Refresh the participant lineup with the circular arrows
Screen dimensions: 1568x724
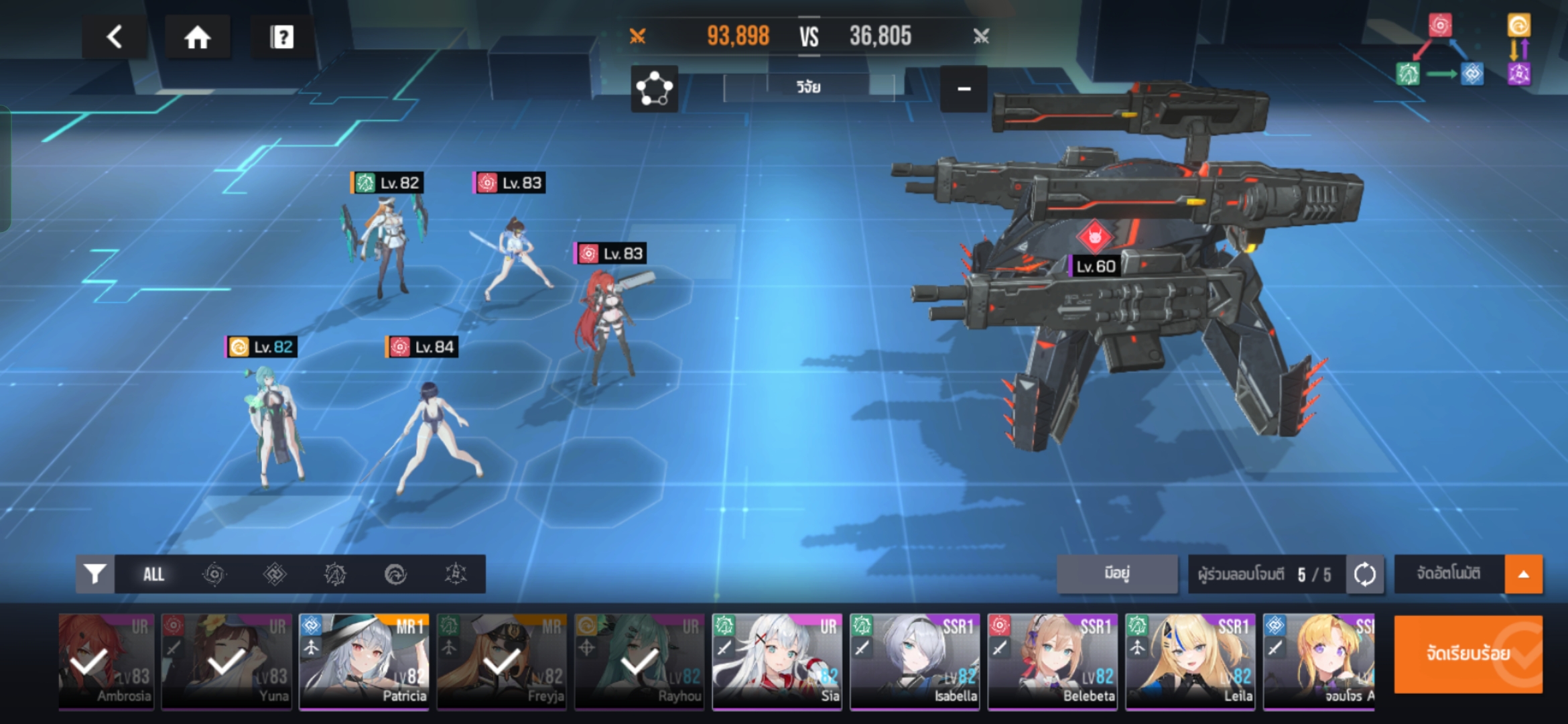[x=1365, y=574]
